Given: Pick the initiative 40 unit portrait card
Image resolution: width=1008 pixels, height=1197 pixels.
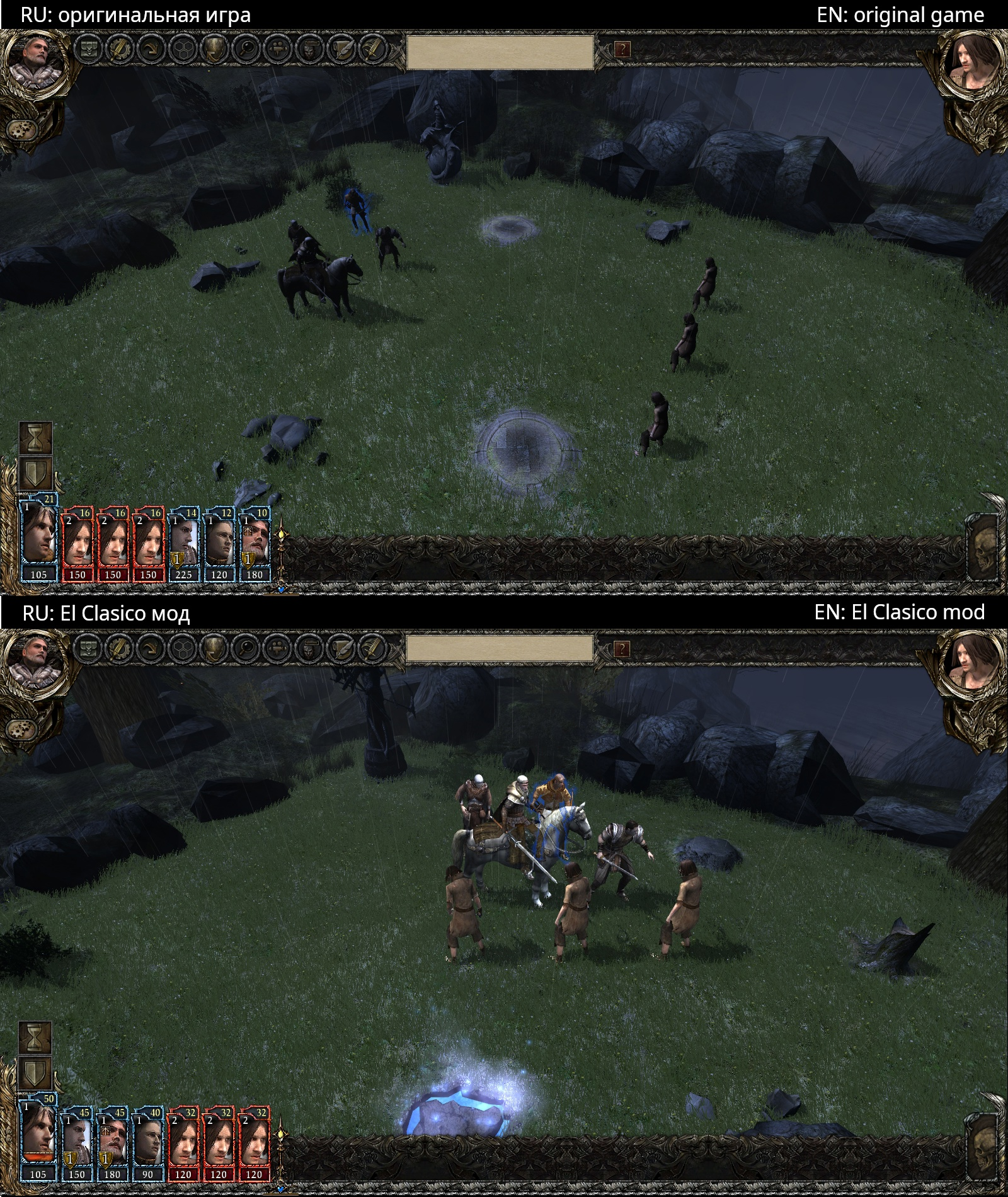Looking at the screenshot, I should coord(149,1140).
